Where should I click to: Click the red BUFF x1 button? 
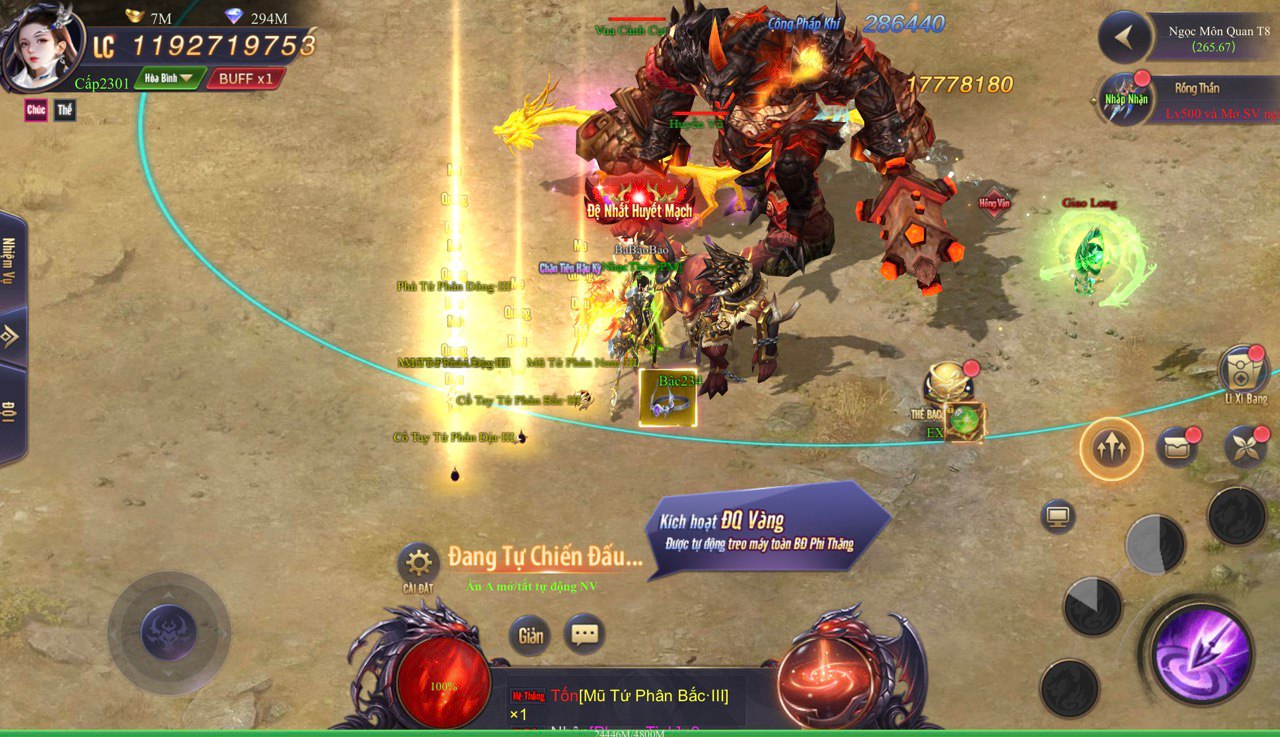(245, 78)
